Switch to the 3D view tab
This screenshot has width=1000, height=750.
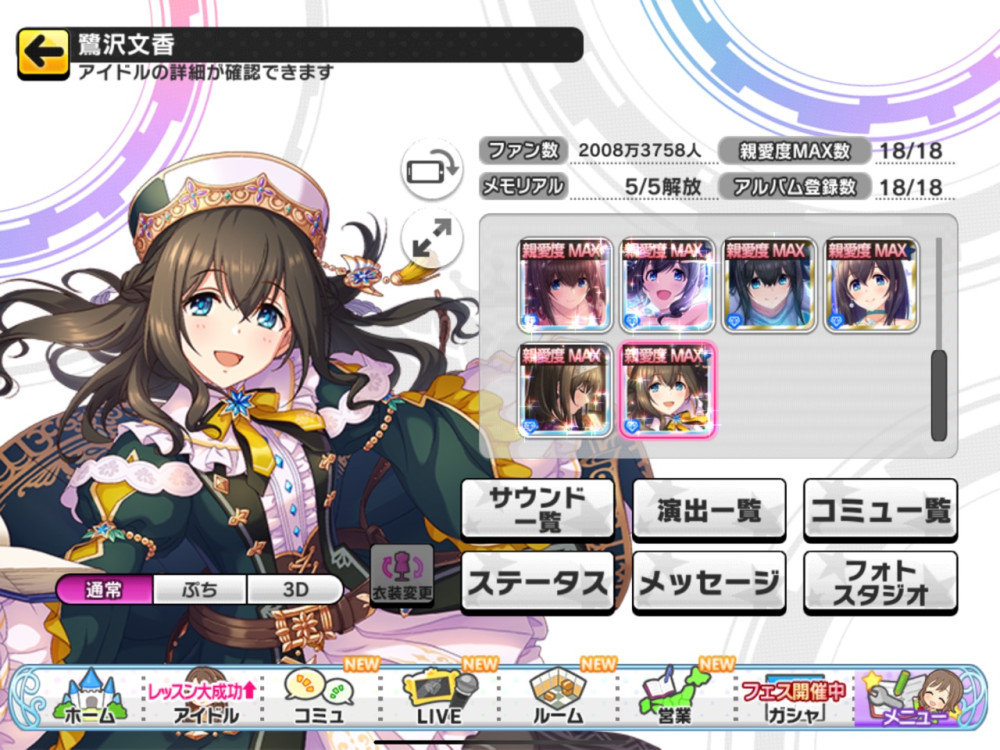click(x=295, y=589)
